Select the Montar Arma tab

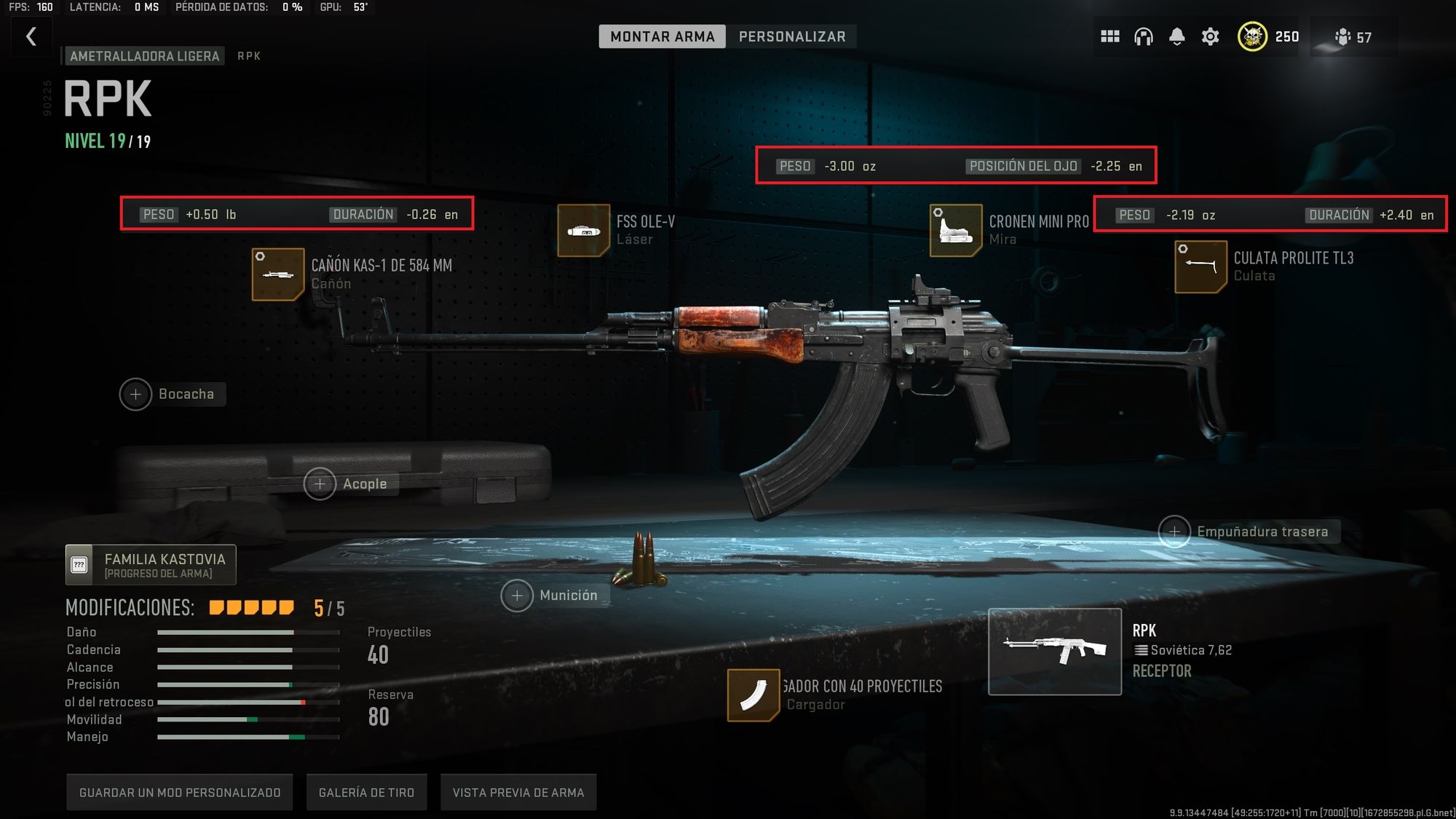(x=662, y=36)
